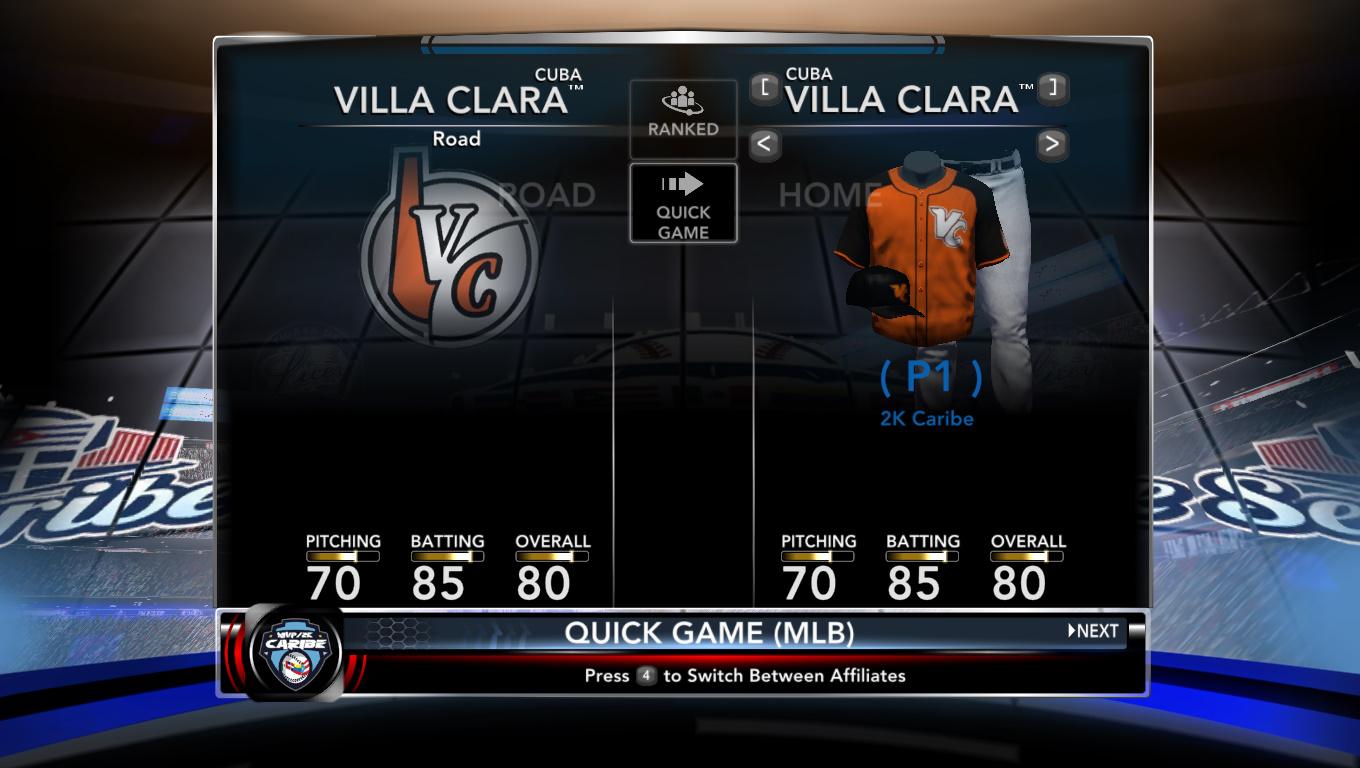Proceed with the Next button

tap(1093, 631)
